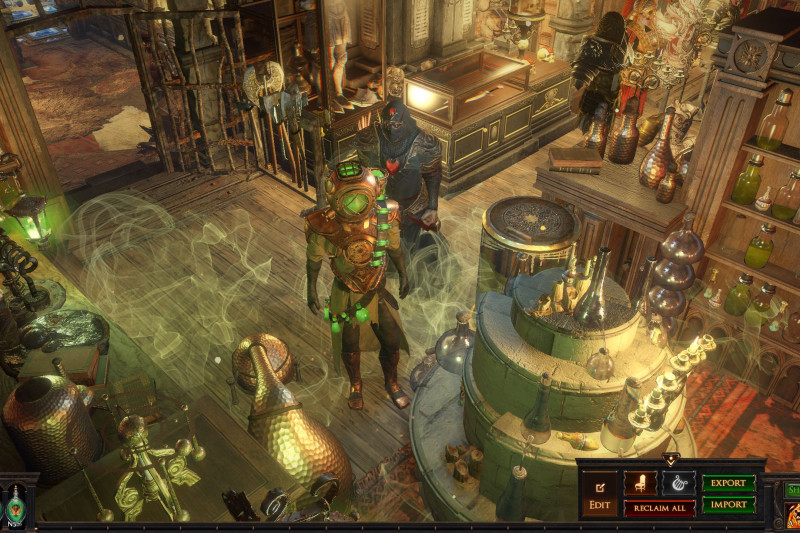Click Reclaim All decorations
The width and height of the screenshot is (800, 533).
tap(660, 508)
